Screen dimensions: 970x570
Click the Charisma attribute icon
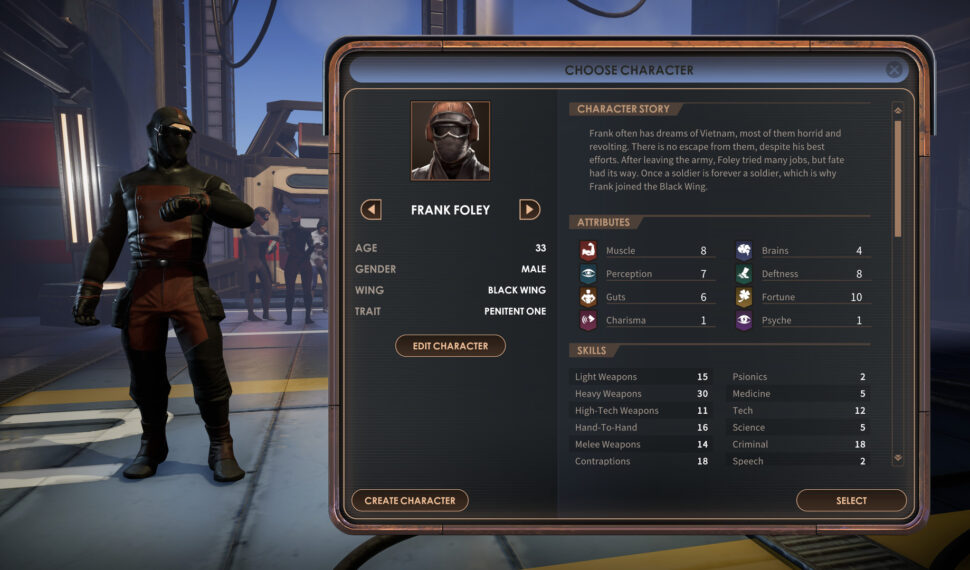[x=588, y=321]
